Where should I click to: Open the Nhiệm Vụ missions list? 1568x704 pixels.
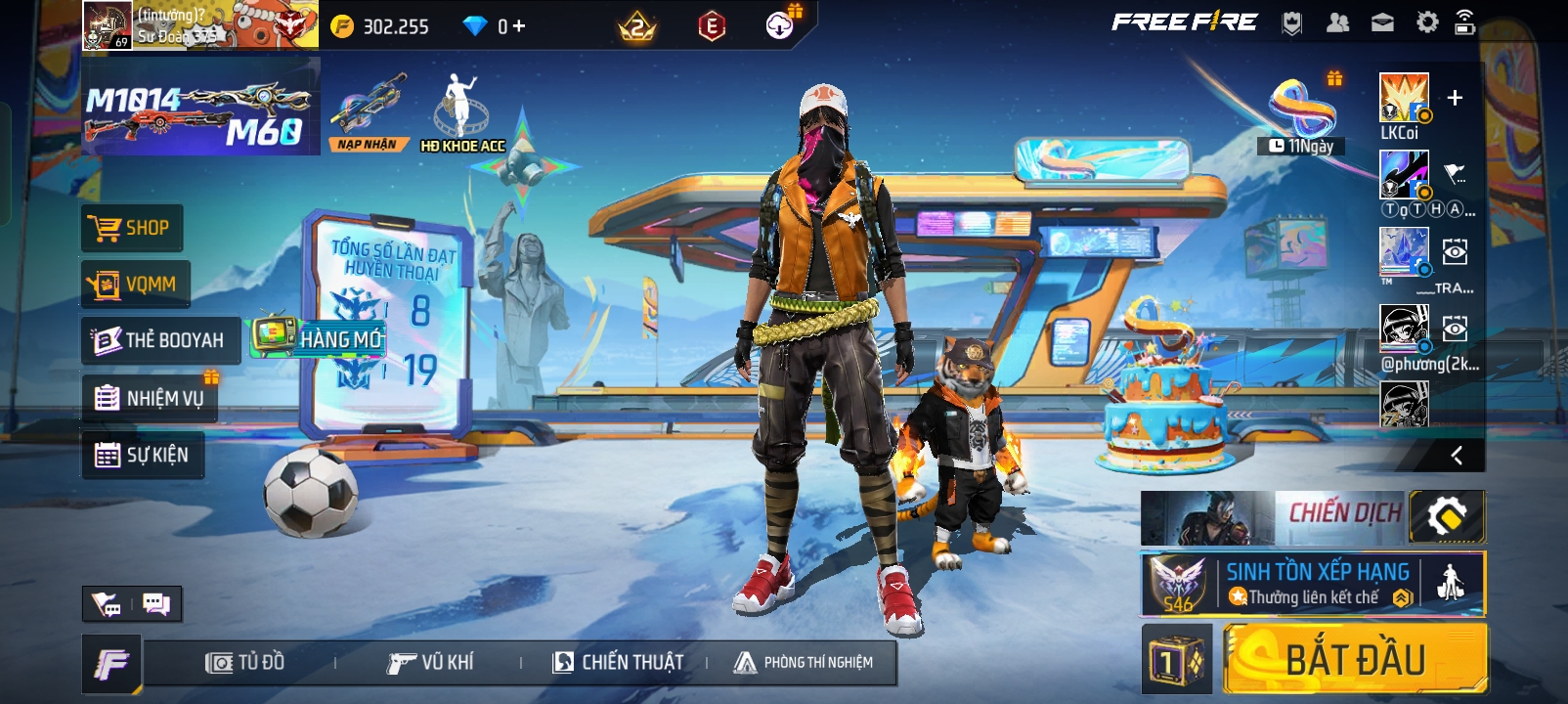click(x=150, y=398)
